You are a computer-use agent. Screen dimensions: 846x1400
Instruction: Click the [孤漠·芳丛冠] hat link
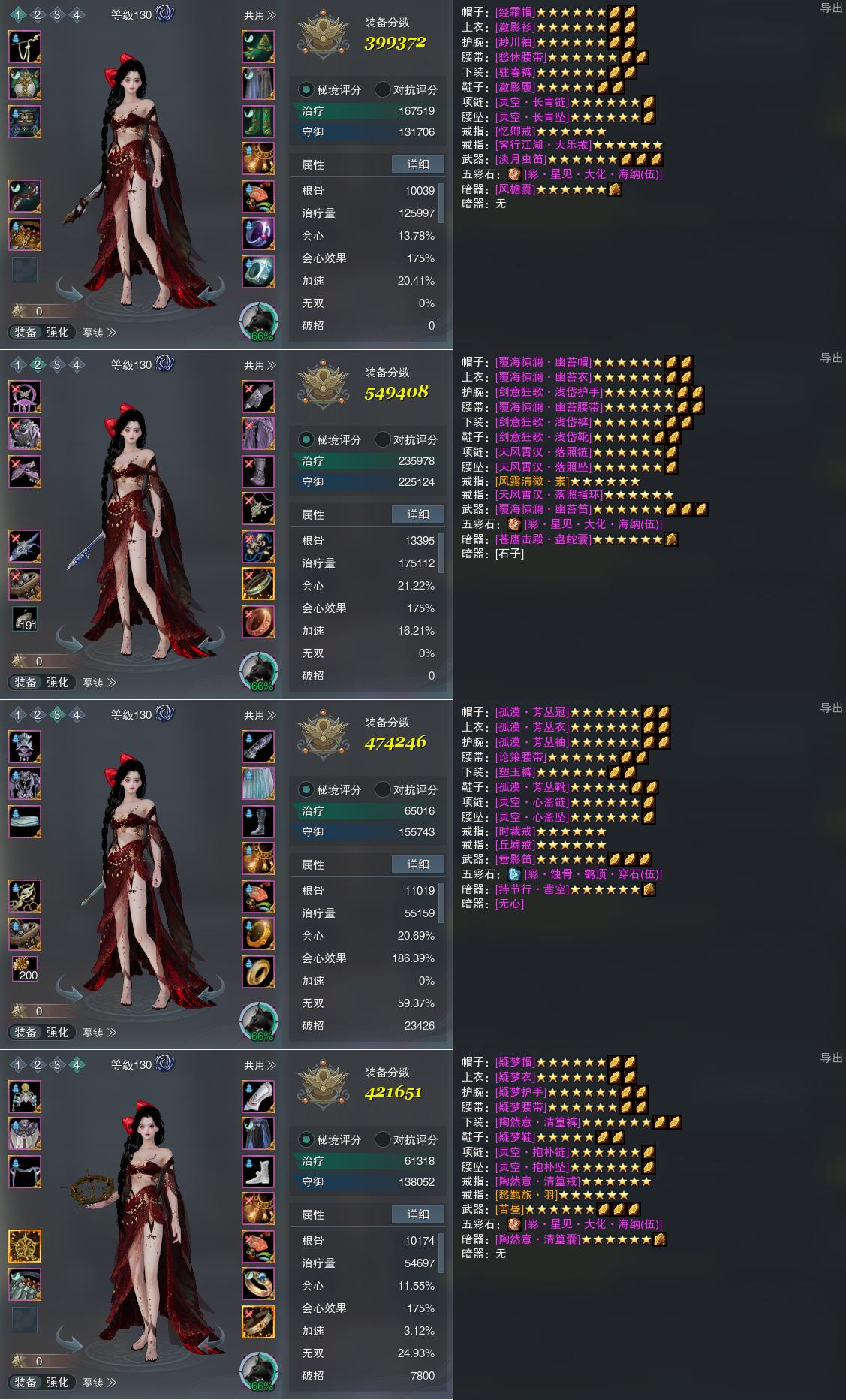pyautogui.click(x=532, y=712)
